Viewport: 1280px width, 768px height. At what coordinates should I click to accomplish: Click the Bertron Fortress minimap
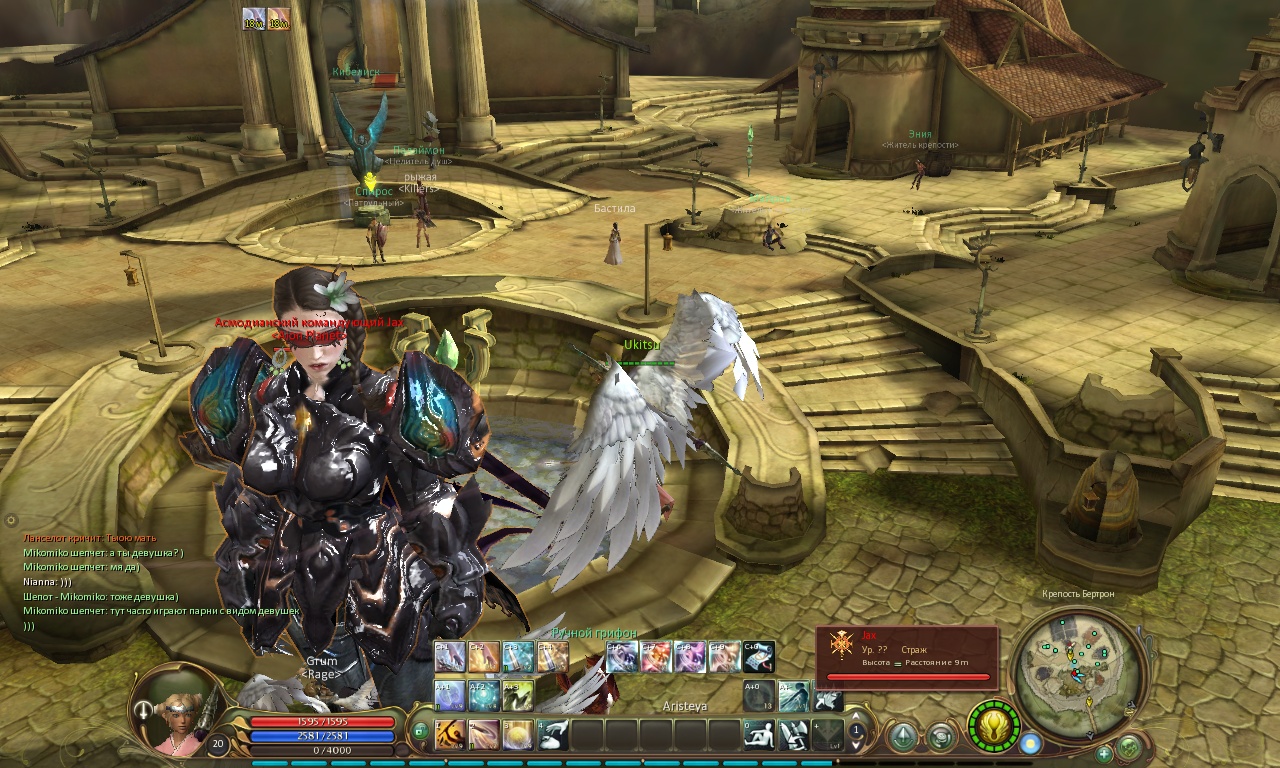coord(1076,670)
